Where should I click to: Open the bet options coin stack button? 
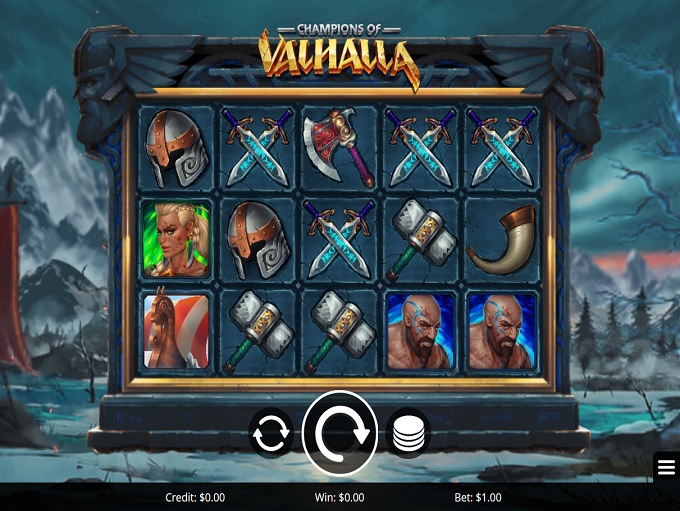[x=407, y=434]
